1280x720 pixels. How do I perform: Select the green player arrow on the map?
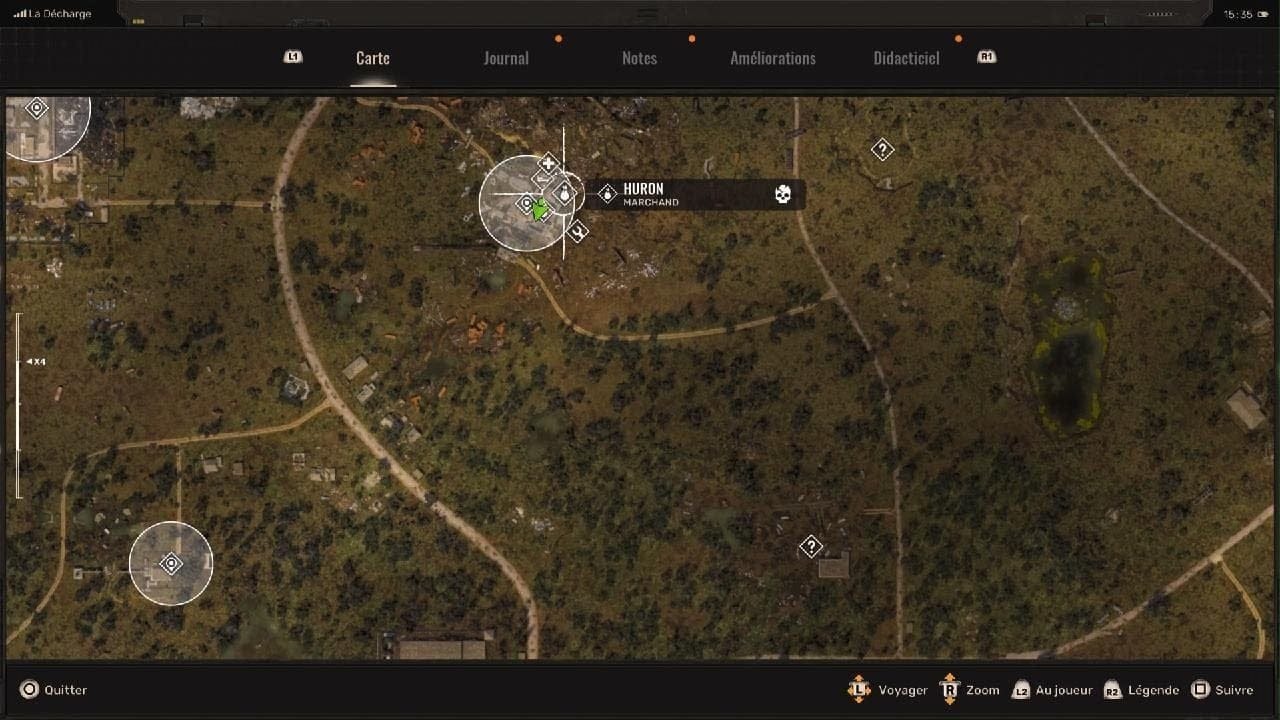tap(540, 209)
